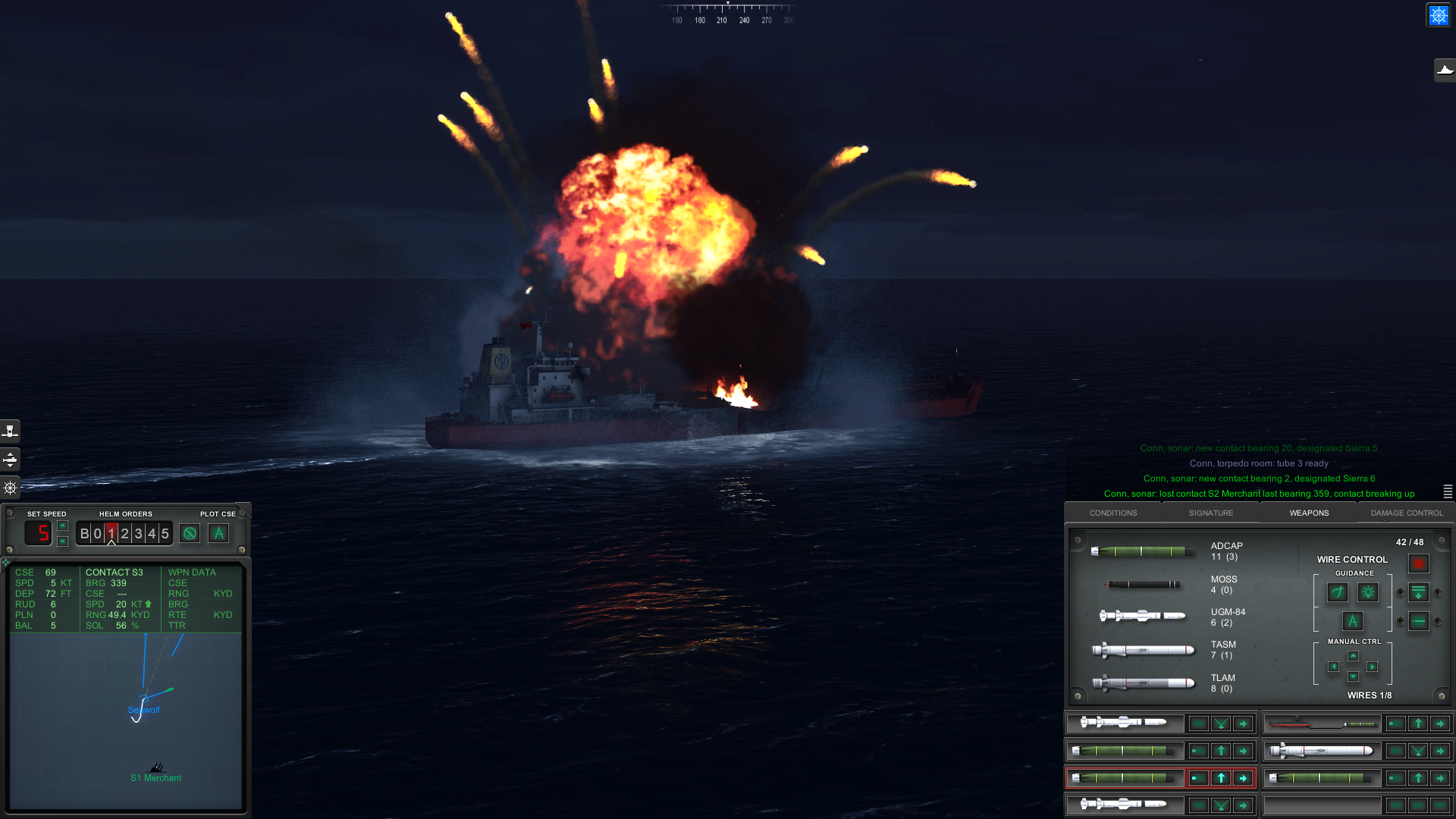This screenshot has width=1456, height=819.
Task: Open the ship's wheel helm panel icon
Action: click(11, 488)
